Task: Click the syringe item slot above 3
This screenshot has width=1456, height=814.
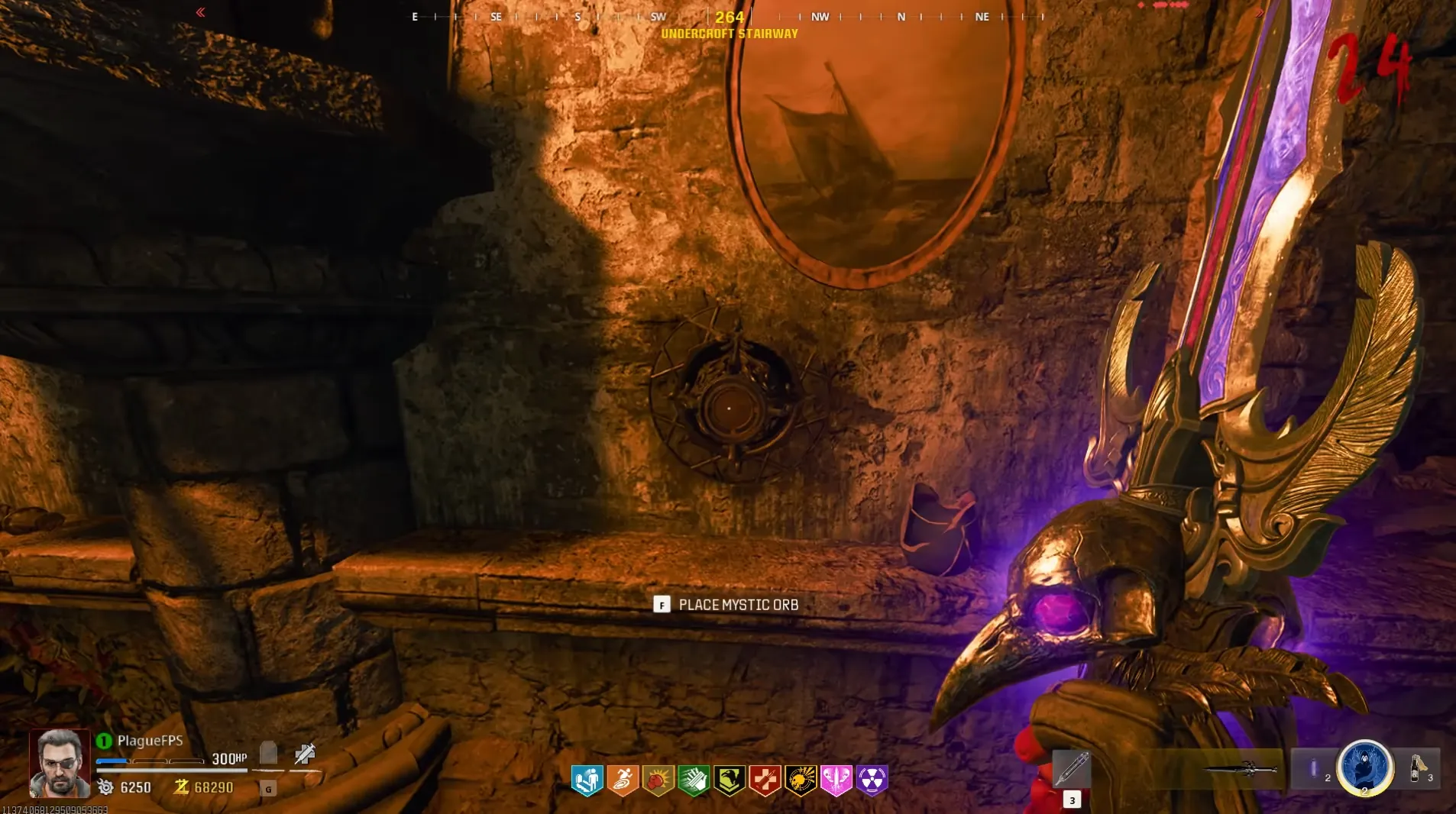Action: [x=1072, y=767]
